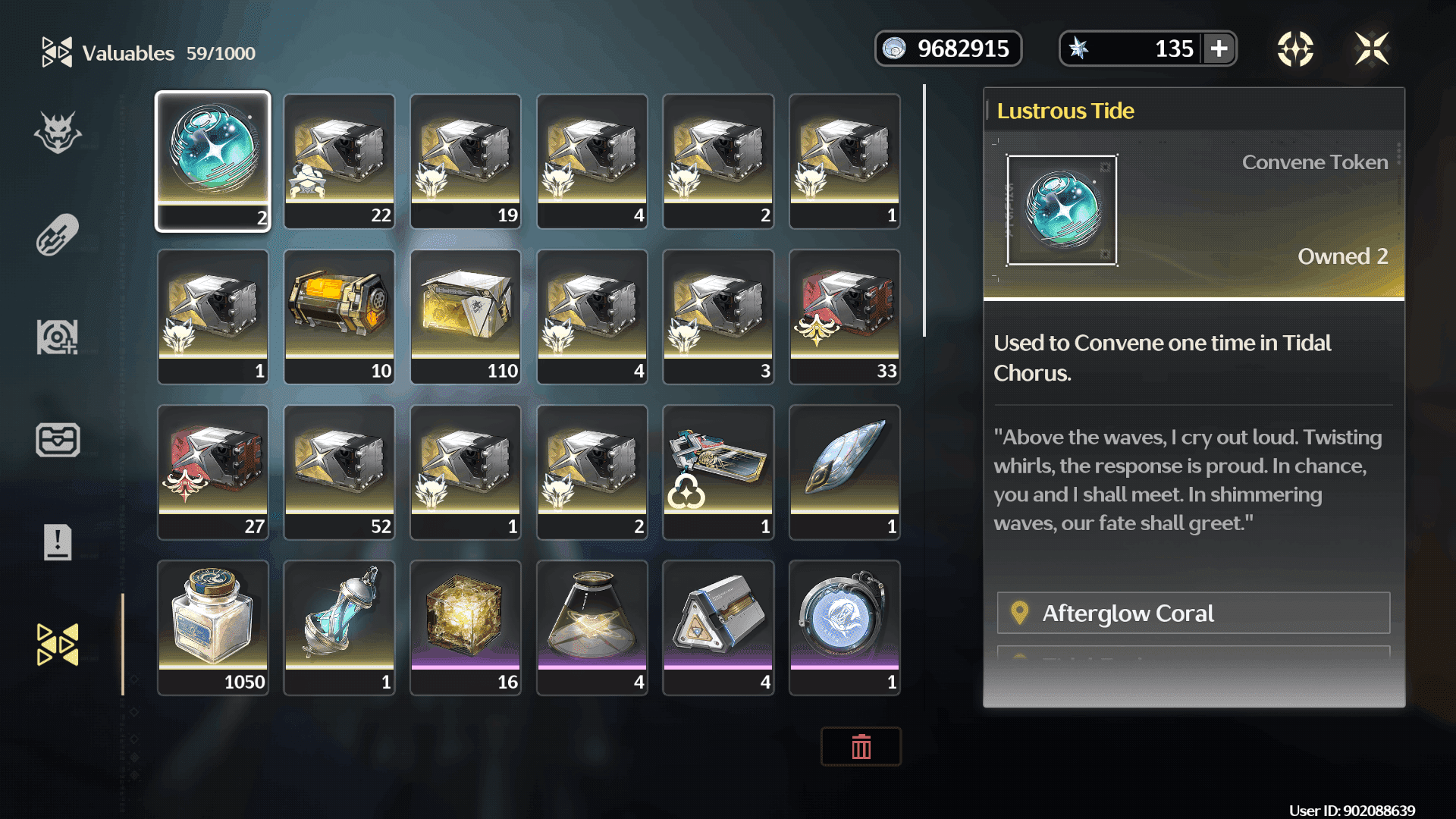
Task: Choose the triangular metal case item
Action: click(718, 627)
